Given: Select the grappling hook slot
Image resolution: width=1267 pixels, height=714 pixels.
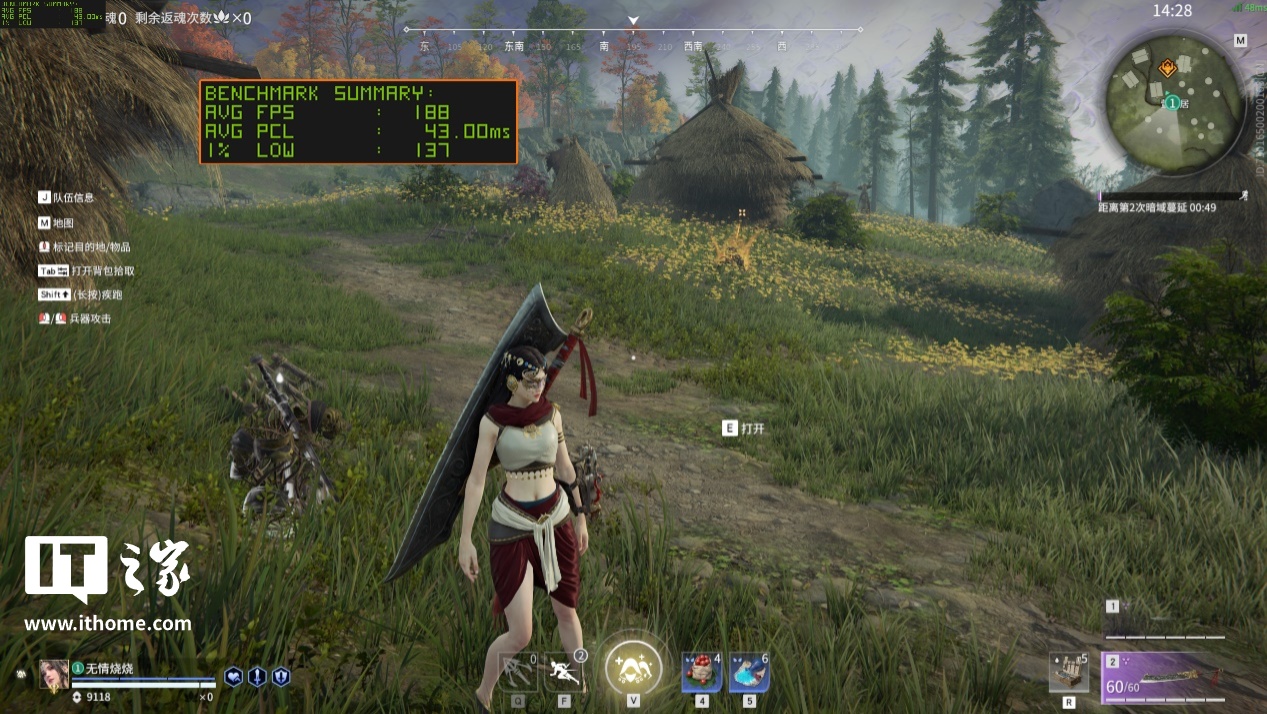Looking at the screenshot, I should tap(518, 671).
